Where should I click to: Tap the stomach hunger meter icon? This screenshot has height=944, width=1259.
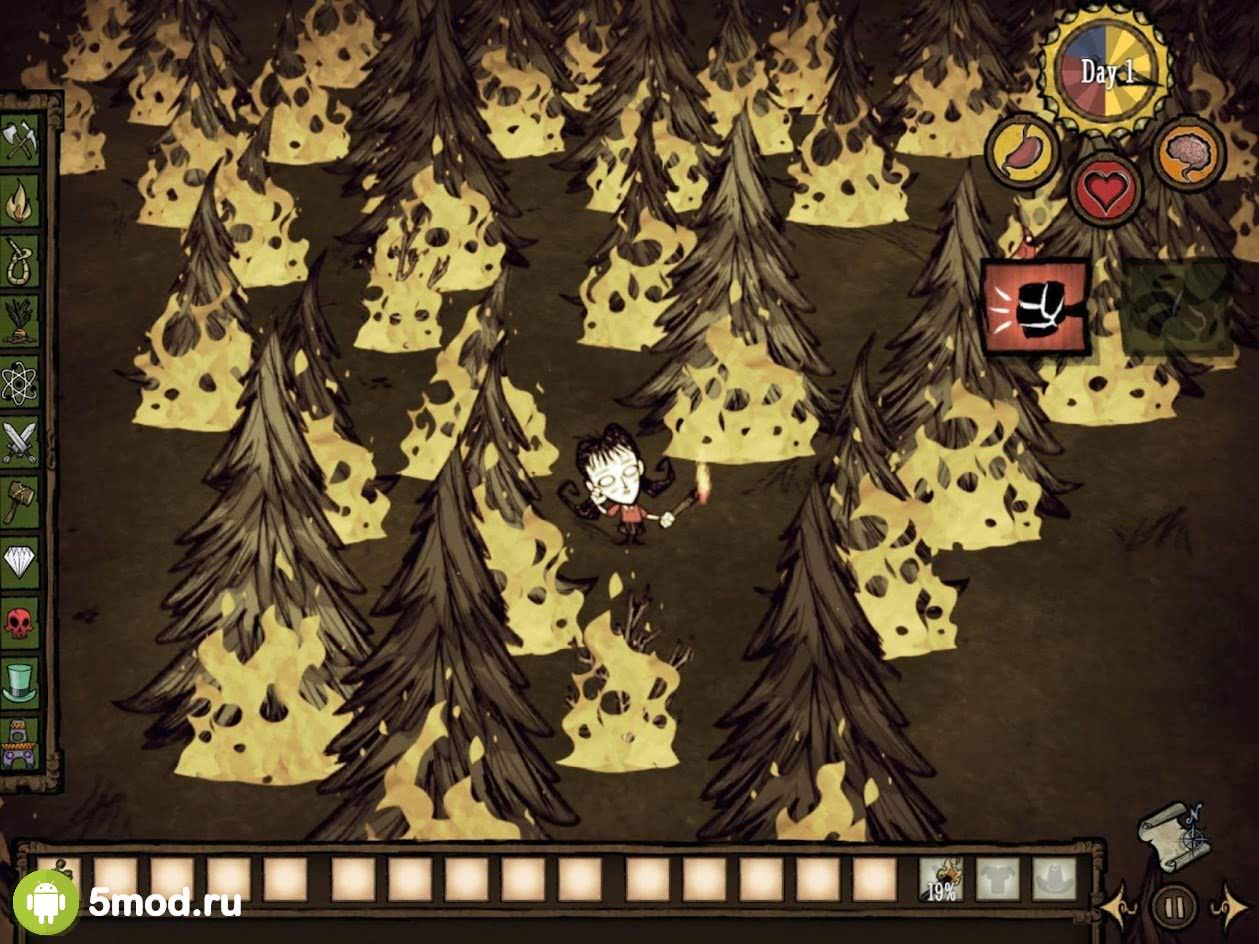point(1022,153)
